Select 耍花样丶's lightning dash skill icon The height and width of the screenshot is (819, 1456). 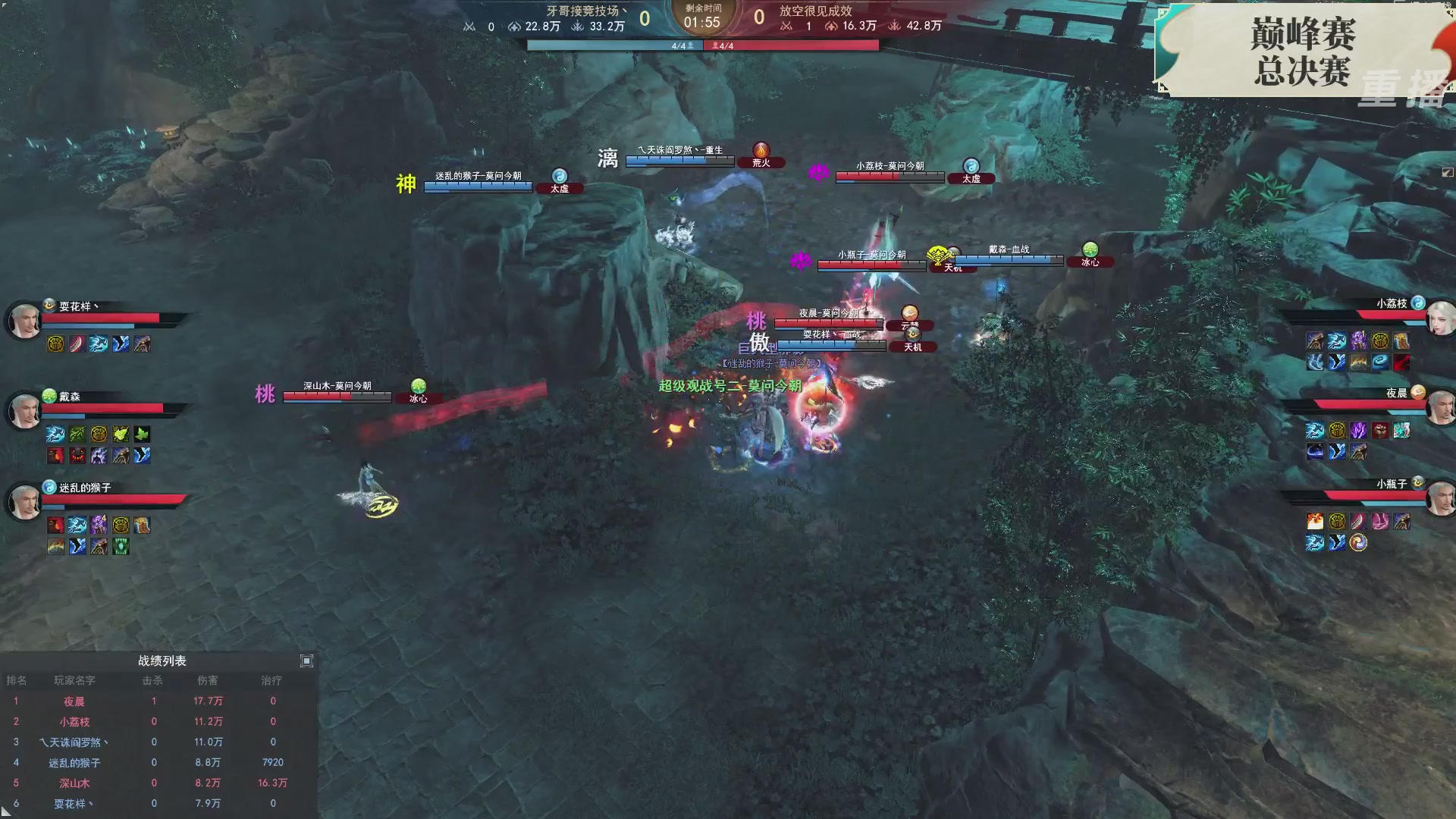[x=99, y=344]
